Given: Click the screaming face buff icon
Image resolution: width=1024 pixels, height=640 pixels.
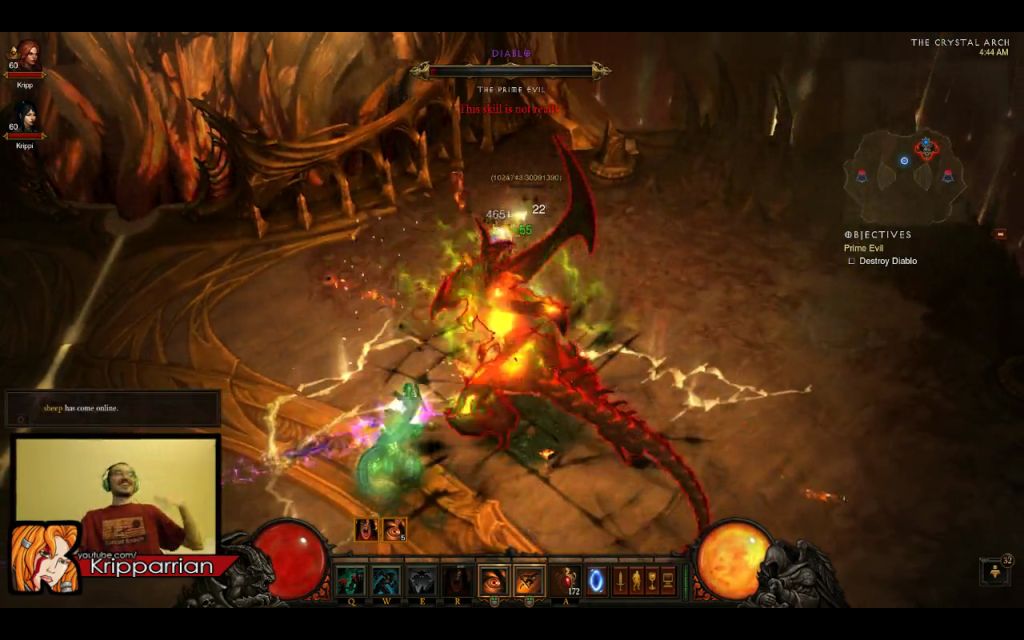Looking at the screenshot, I should [367, 529].
